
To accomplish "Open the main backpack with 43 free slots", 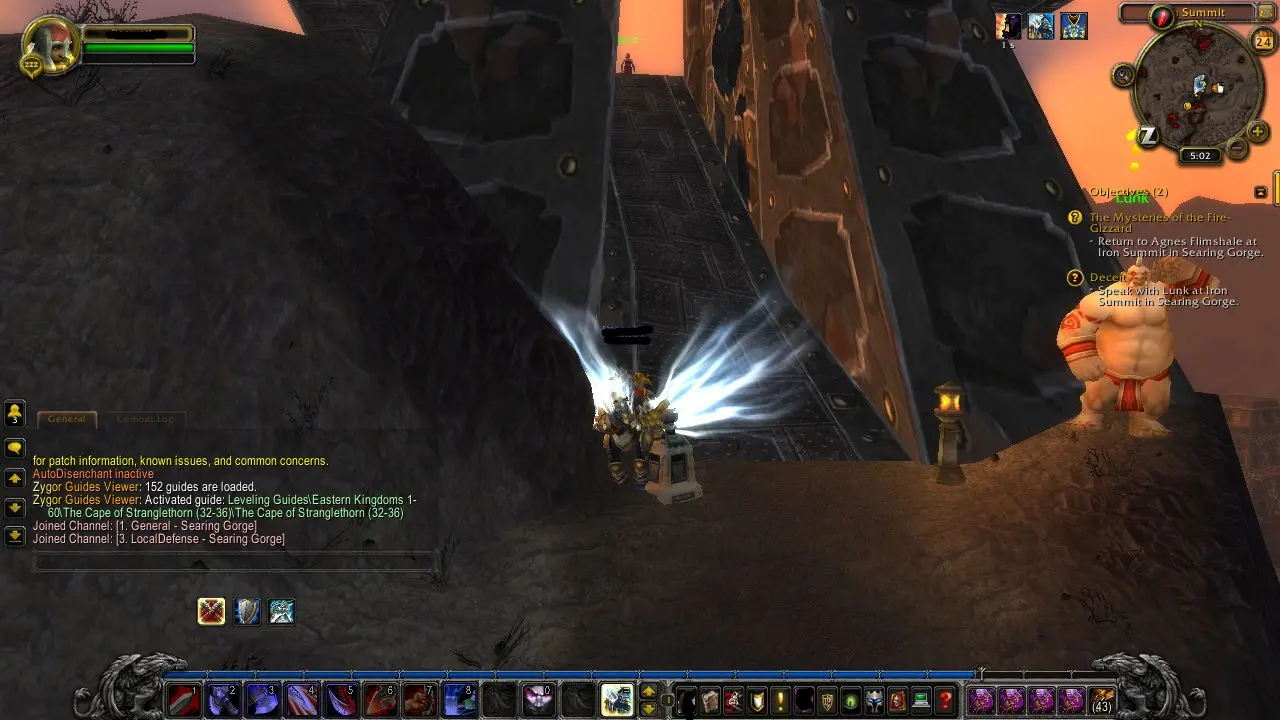I will (1102, 700).
